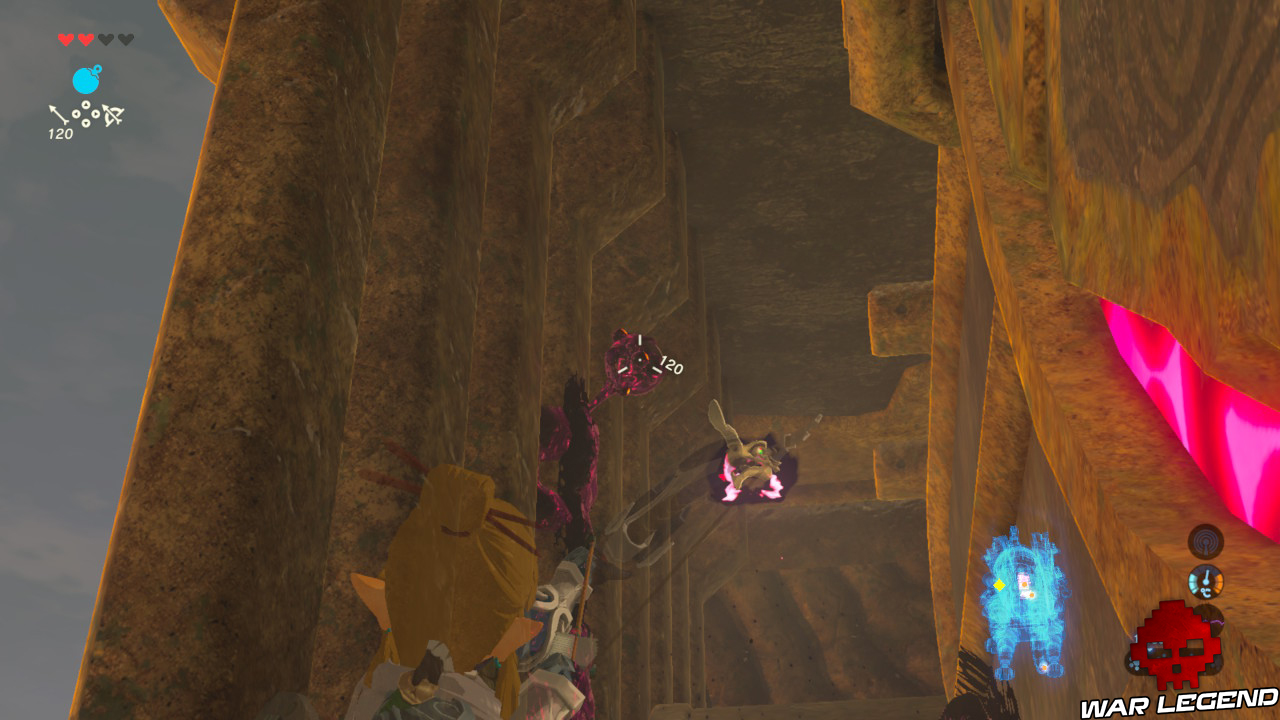Click the down button of the D-pad indicator
The image size is (1280, 720).
[86, 123]
